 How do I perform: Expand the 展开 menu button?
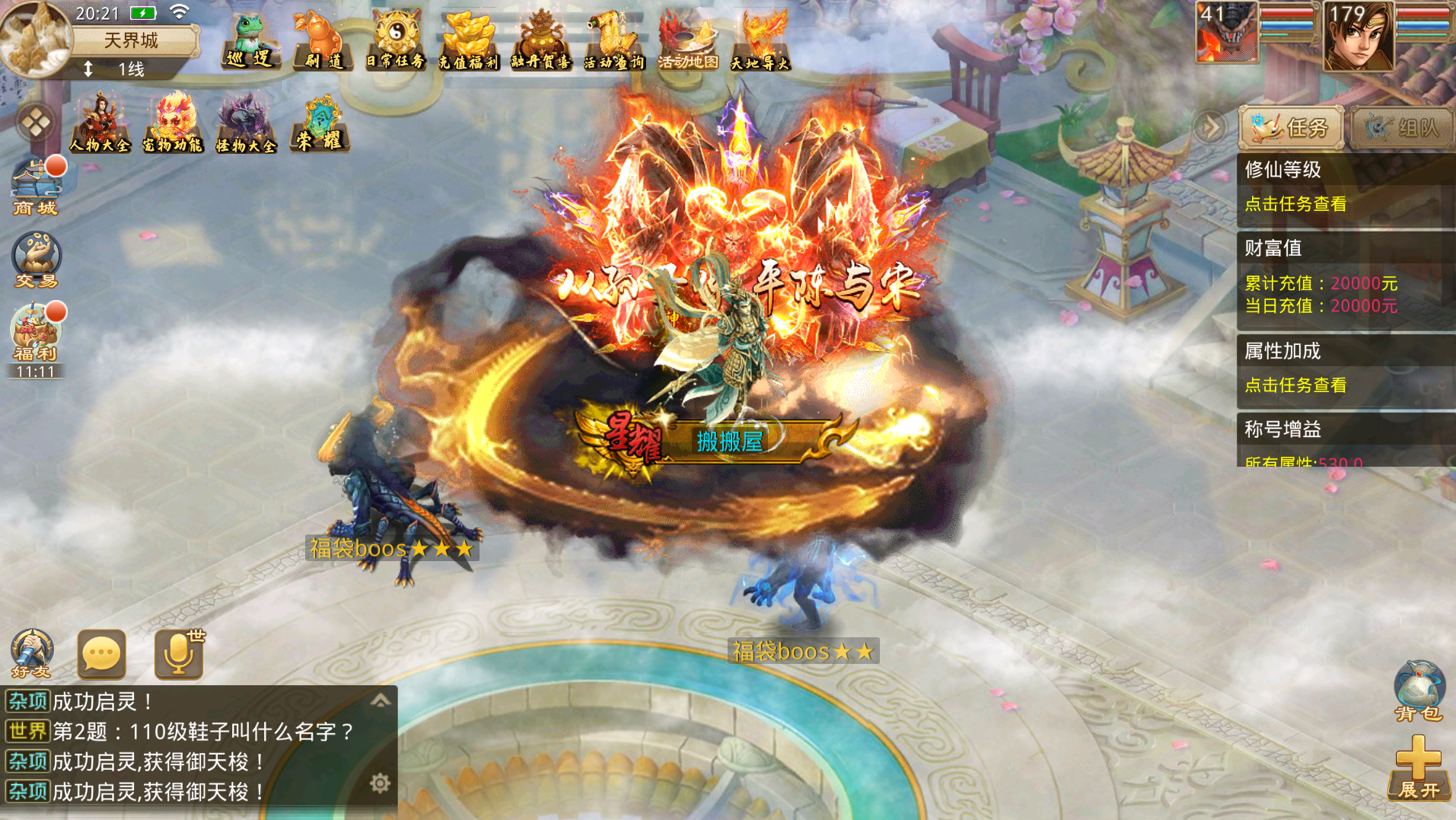pyautogui.click(x=1419, y=767)
